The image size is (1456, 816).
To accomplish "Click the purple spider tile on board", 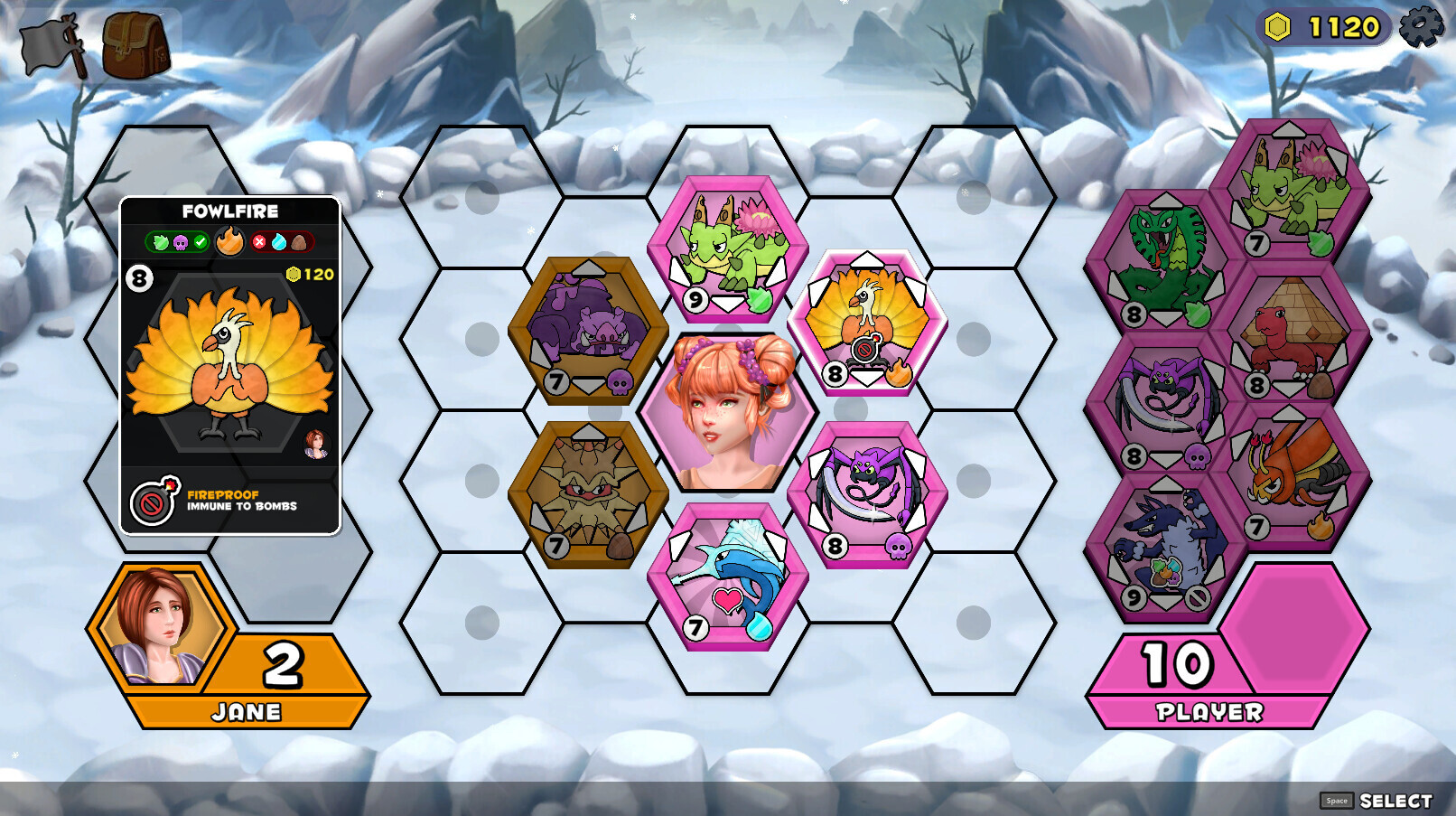I will (866, 493).
